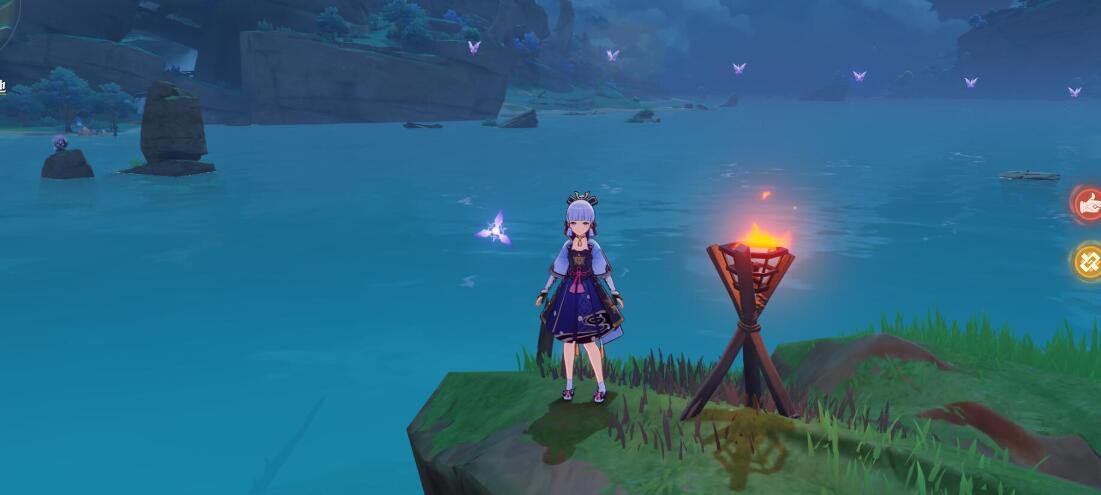Open the minimap in the corner
1101x495 pixels.
(6, 20)
